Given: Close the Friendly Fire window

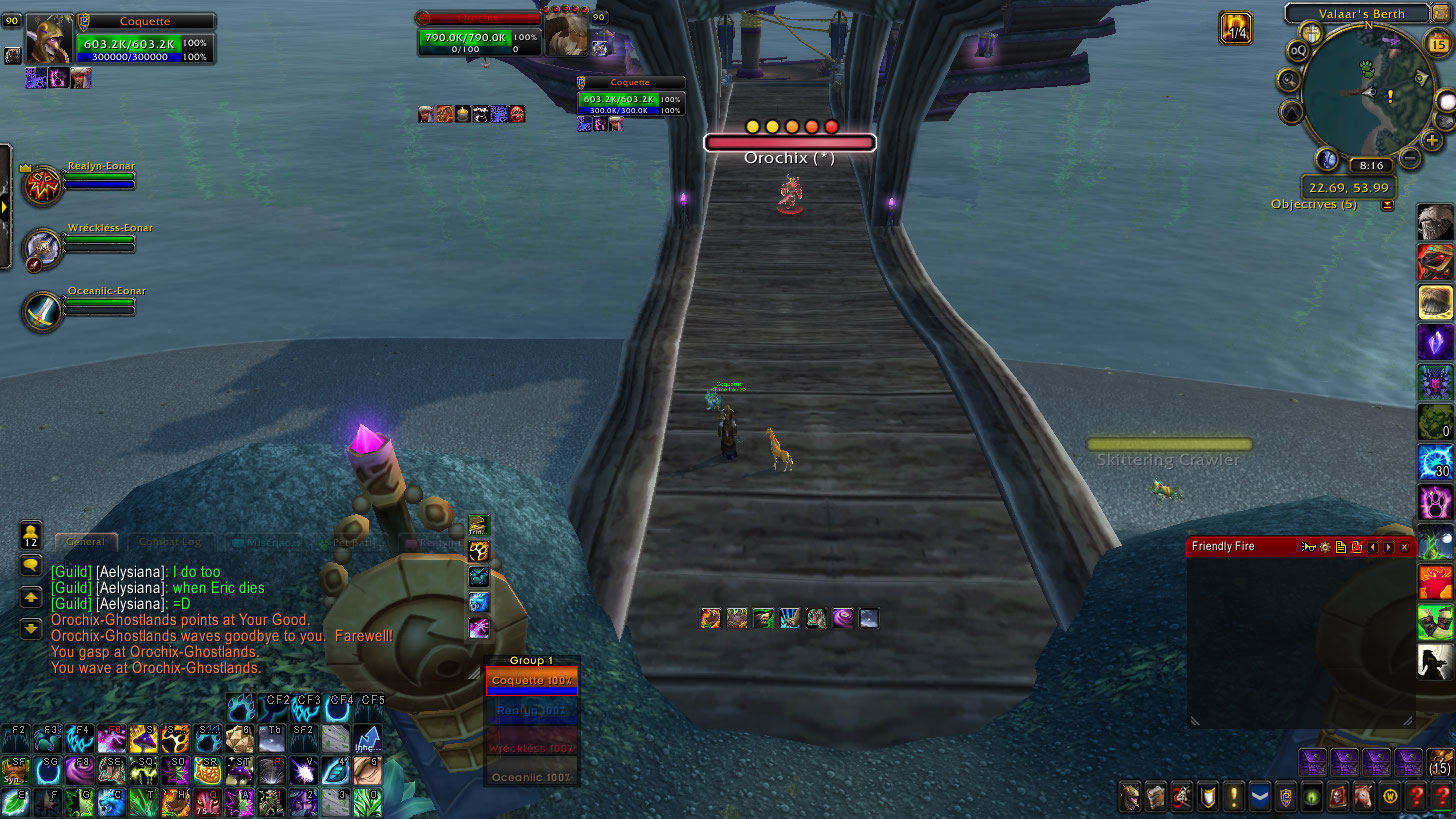Looking at the screenshot, I should (x=1404, y=547).
